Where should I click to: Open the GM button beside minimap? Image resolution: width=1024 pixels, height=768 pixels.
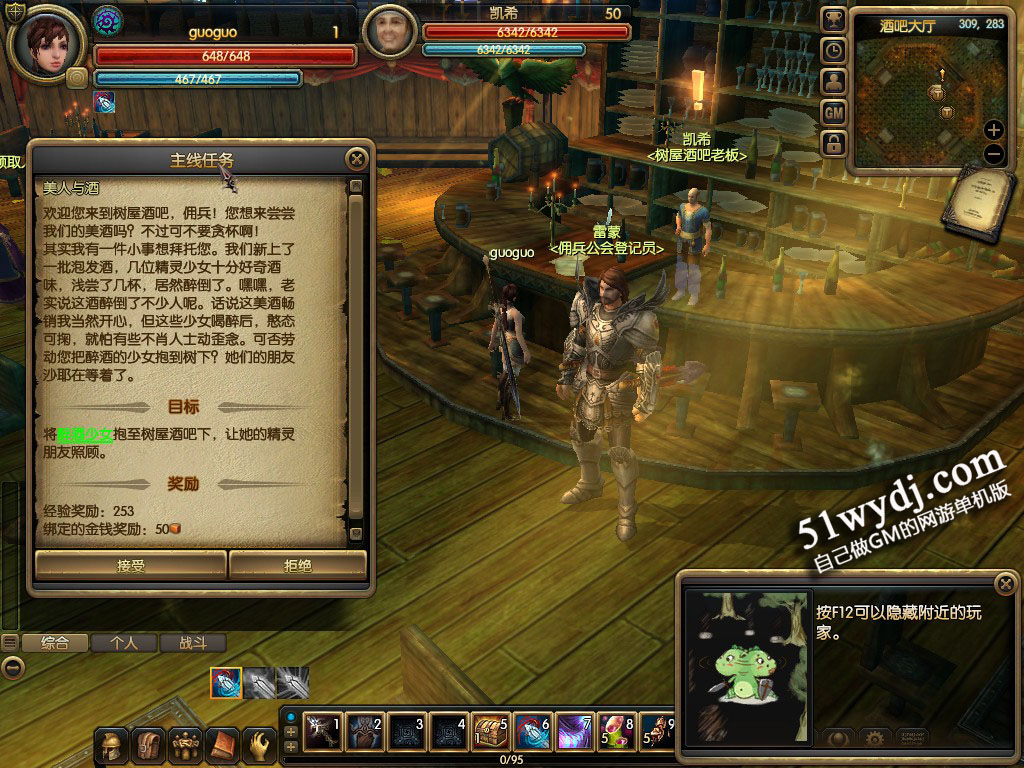(x=833, y=113)
